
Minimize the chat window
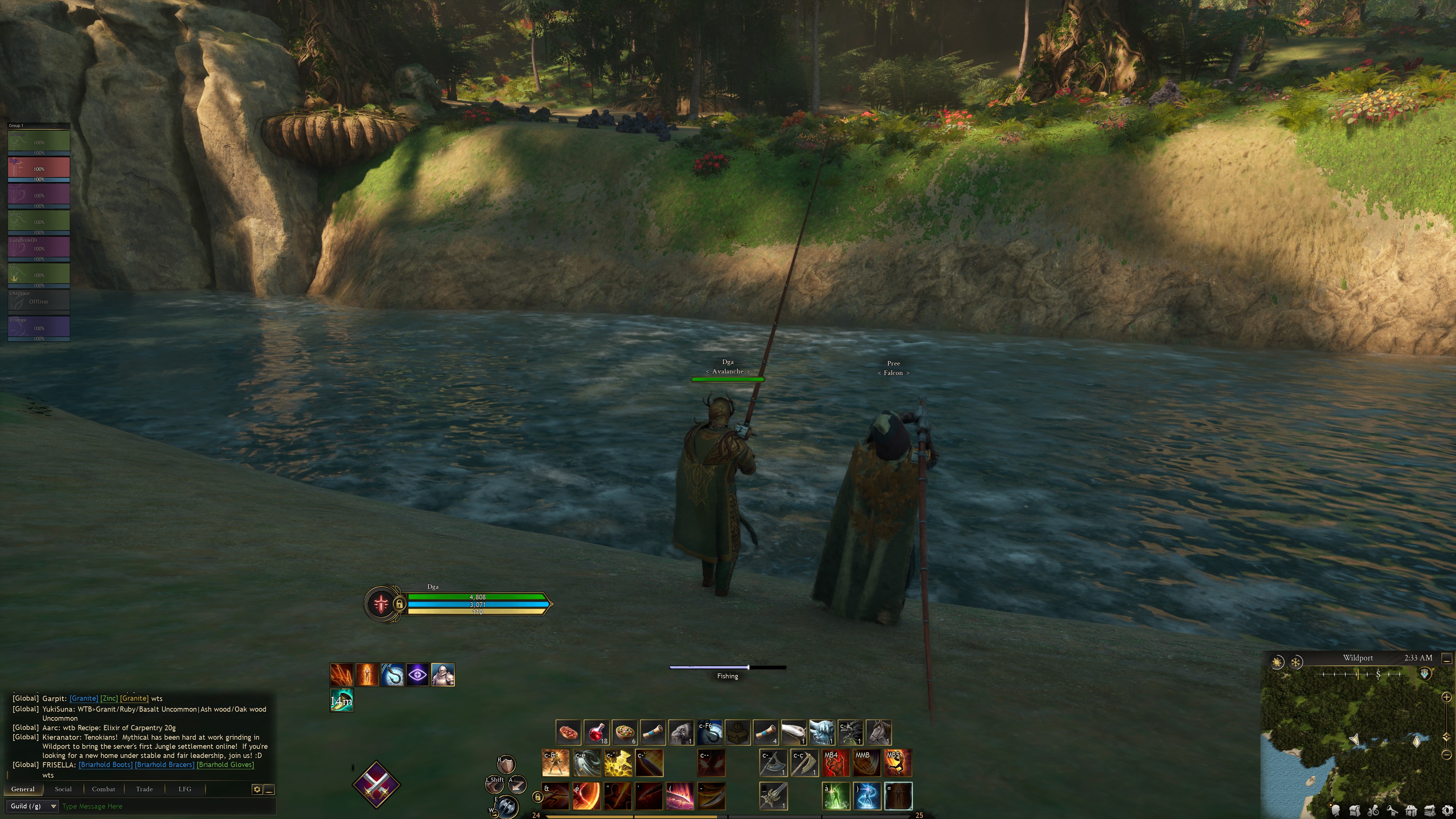coord(270,789)
